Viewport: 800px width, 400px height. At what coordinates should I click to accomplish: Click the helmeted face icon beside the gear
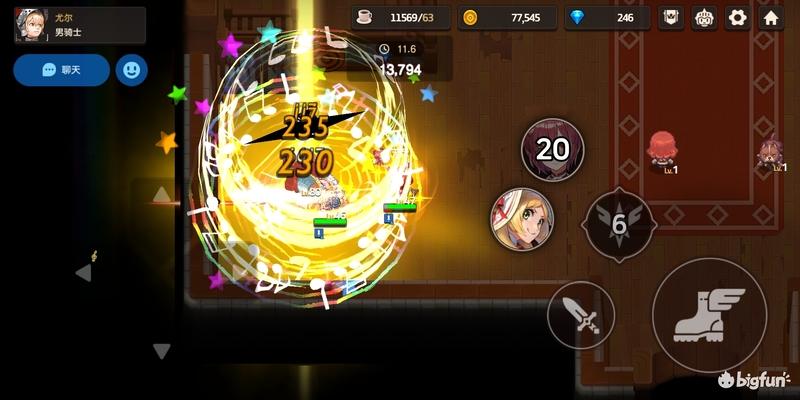(706, 18)
